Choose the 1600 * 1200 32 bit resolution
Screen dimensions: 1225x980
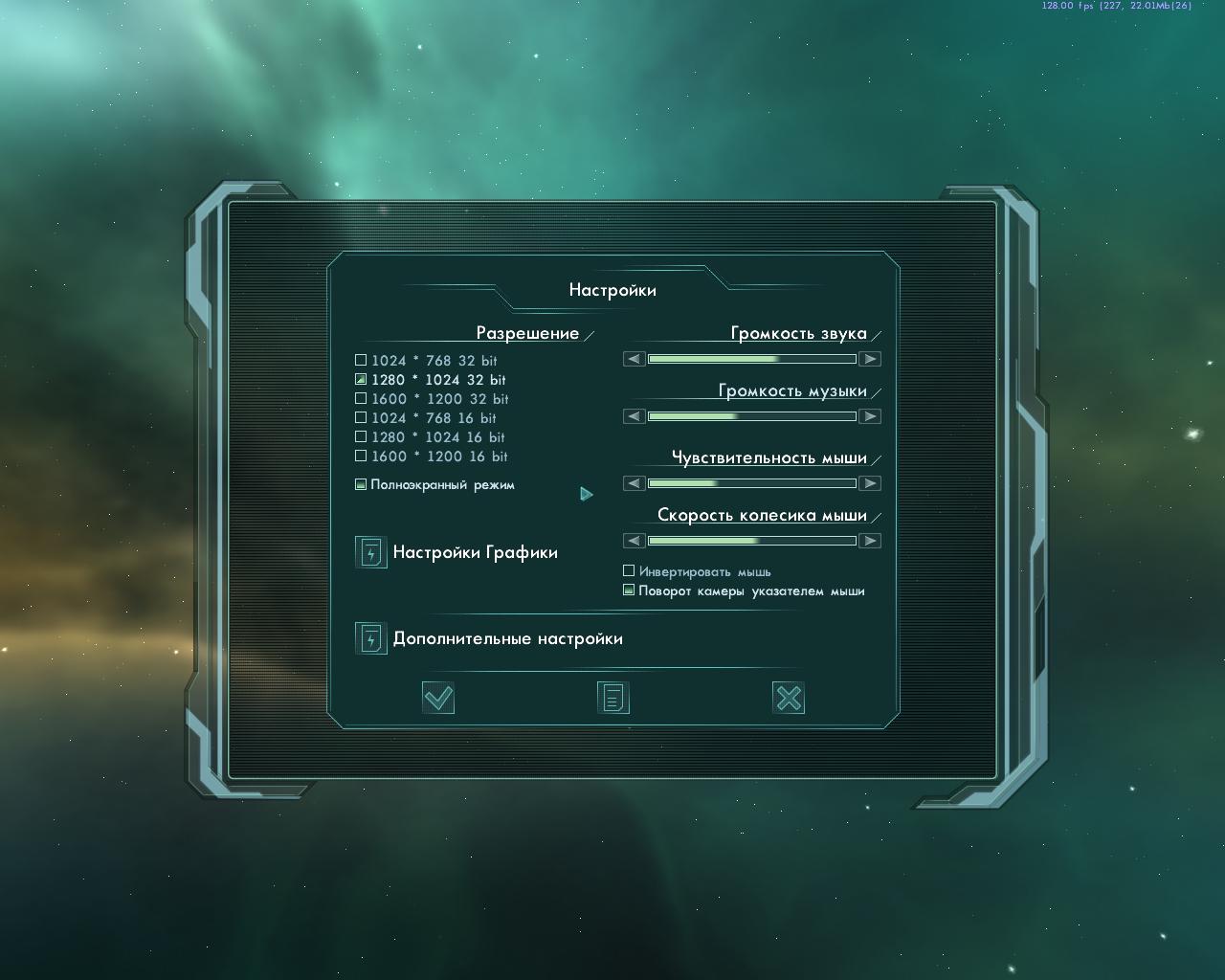(361, 399)
